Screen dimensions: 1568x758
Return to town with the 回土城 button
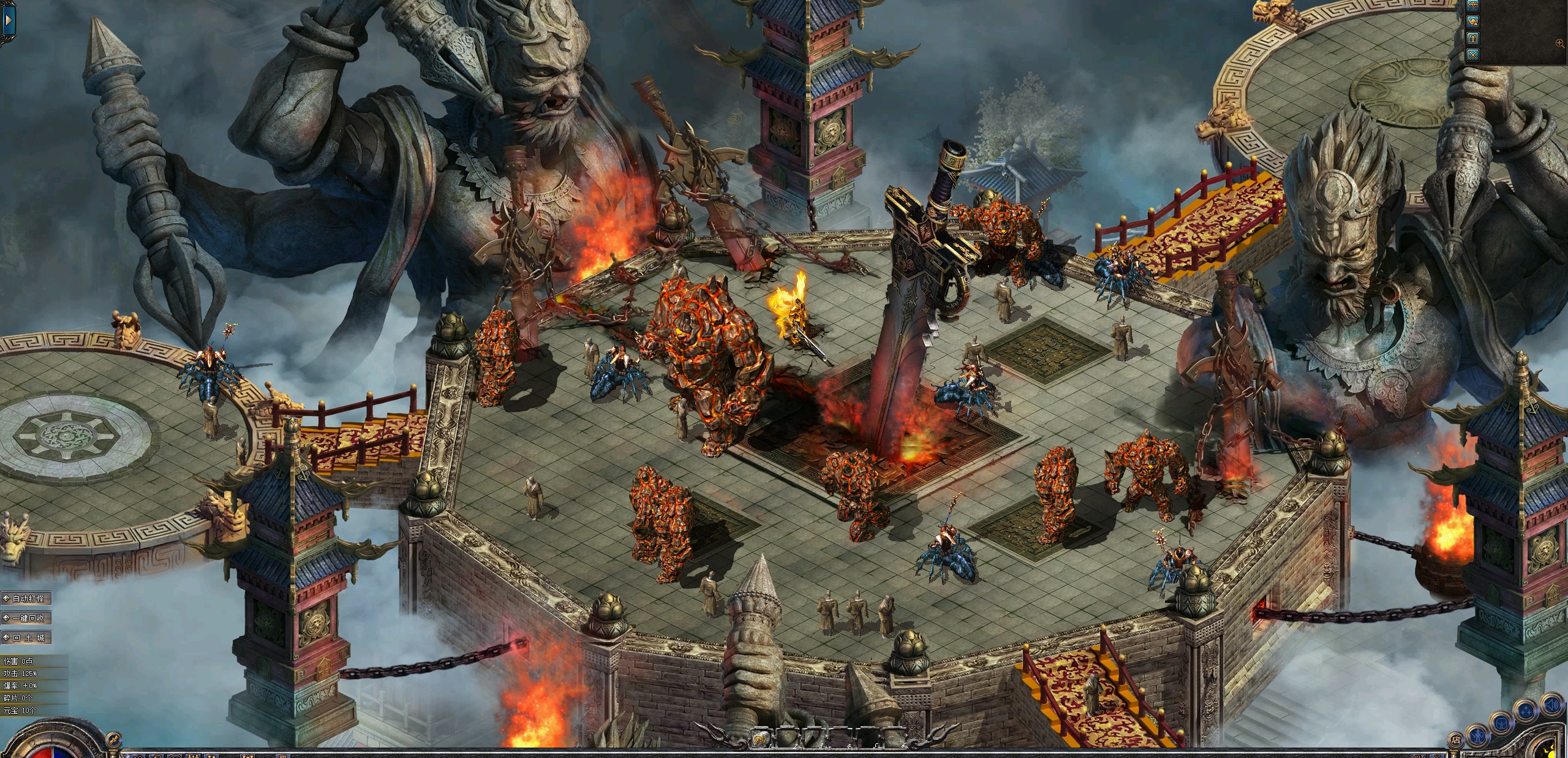pos(27,638)
